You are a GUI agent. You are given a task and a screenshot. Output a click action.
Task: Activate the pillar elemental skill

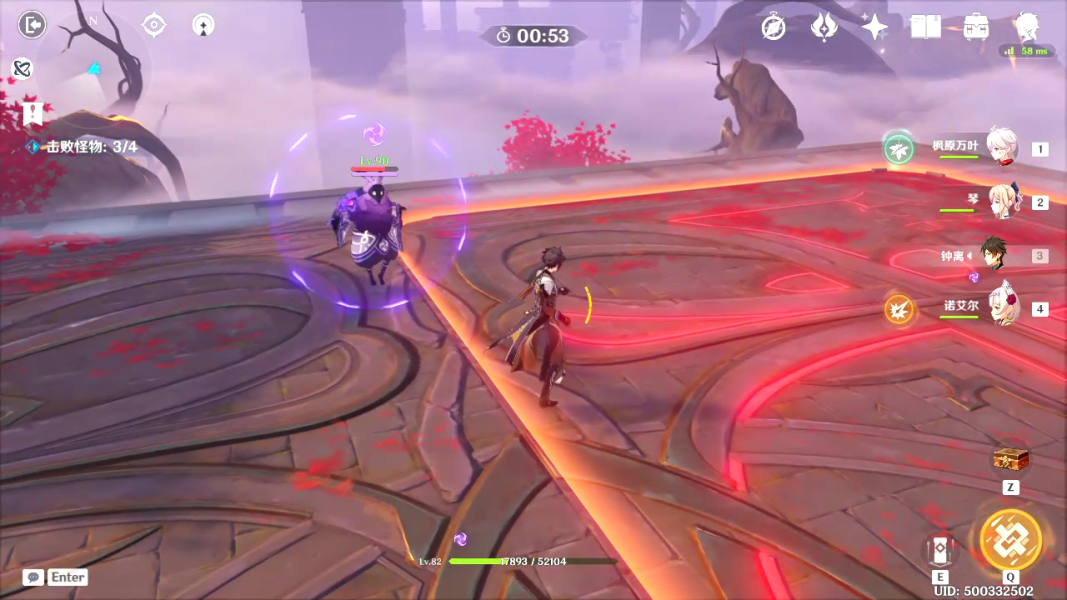coord(940,549)
